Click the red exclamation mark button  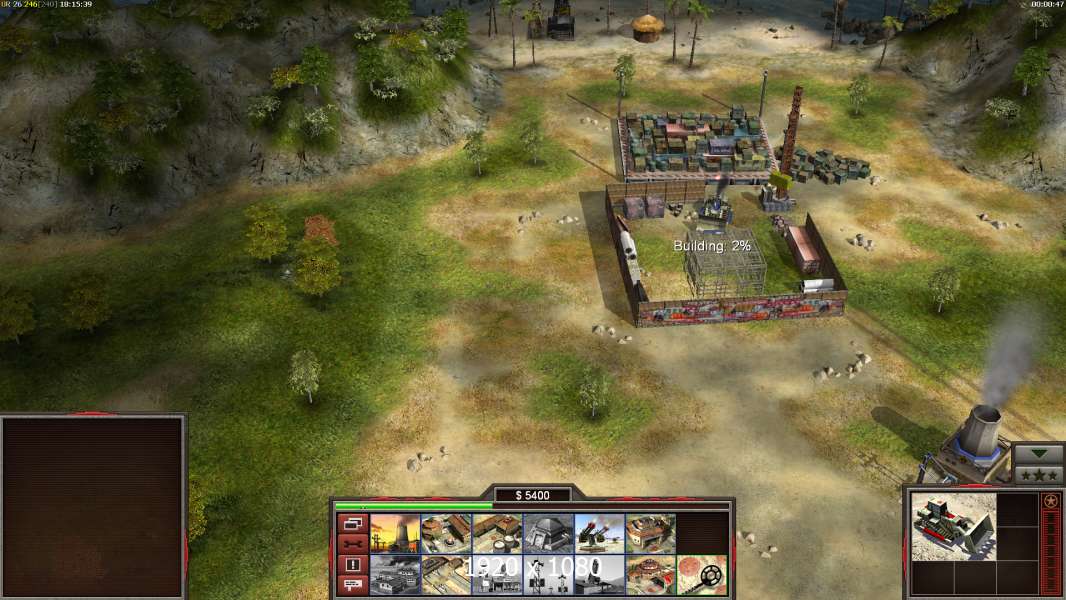pyautogui.click(x=352, y=564)
